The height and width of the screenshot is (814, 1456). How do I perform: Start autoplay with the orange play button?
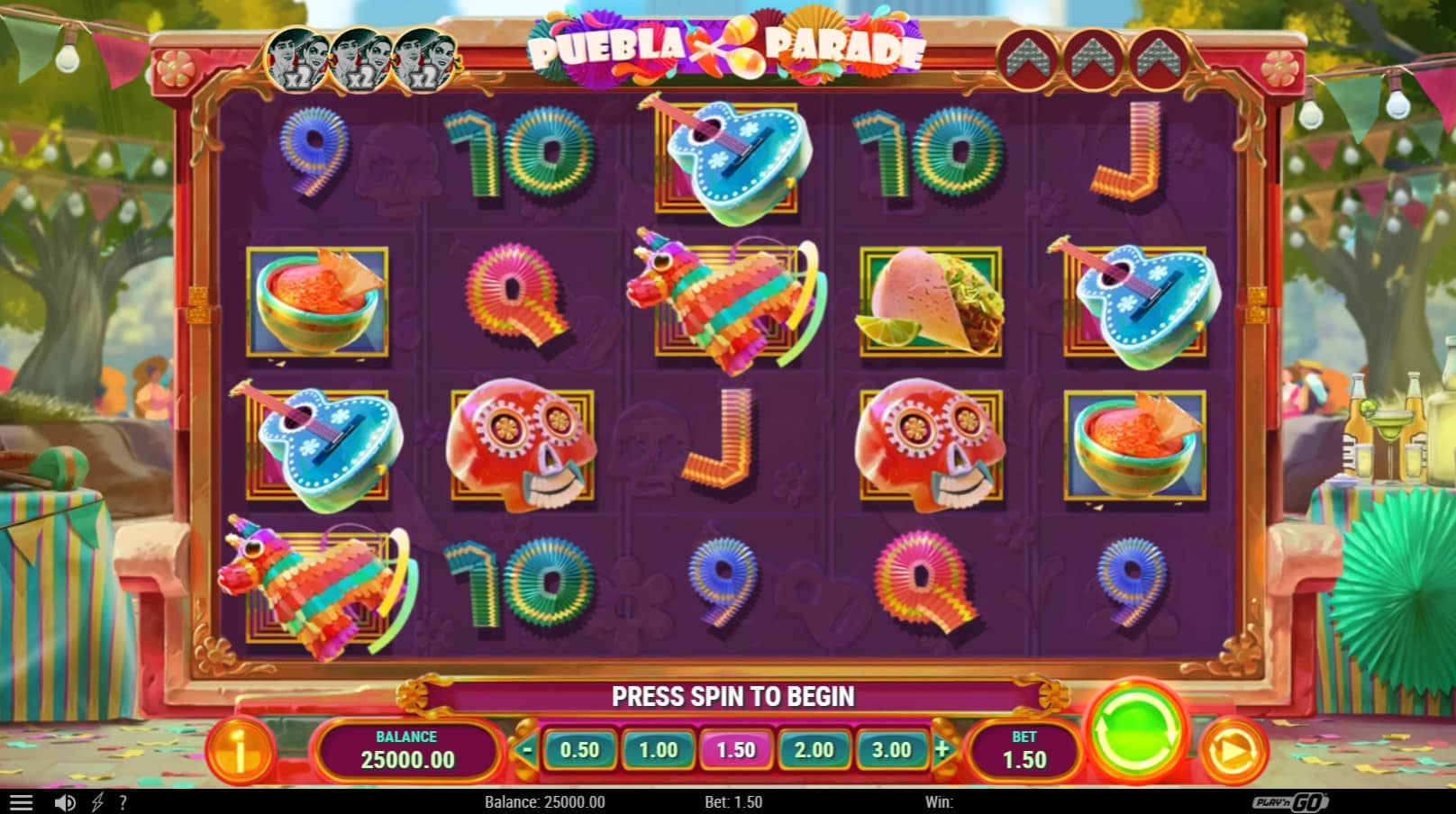(1232, 749)
